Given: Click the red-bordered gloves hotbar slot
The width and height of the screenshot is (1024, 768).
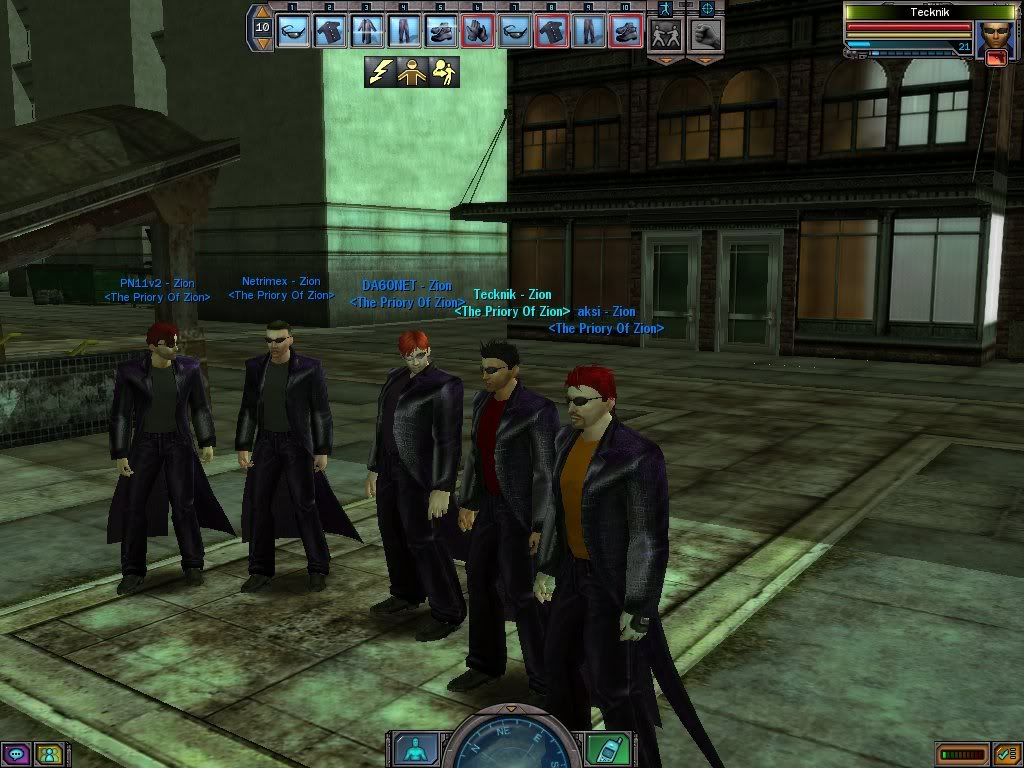Looking at the screenshot, I should coord(477,31).
